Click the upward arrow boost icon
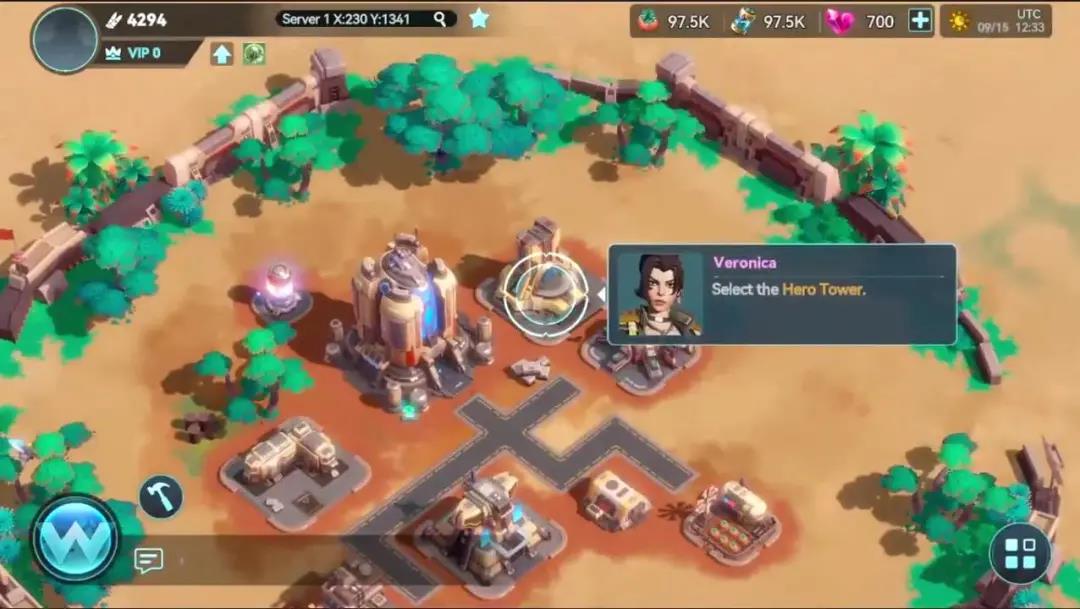The image size is (1080, 609). 222,54
